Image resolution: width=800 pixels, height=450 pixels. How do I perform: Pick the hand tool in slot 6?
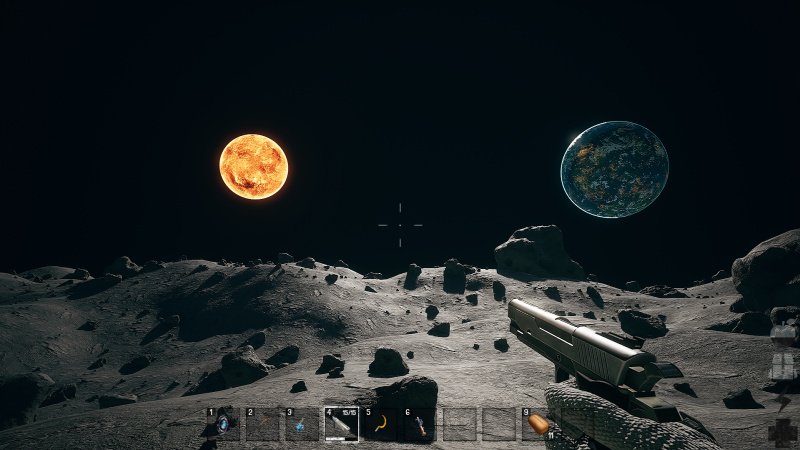(x=420, y=425)
